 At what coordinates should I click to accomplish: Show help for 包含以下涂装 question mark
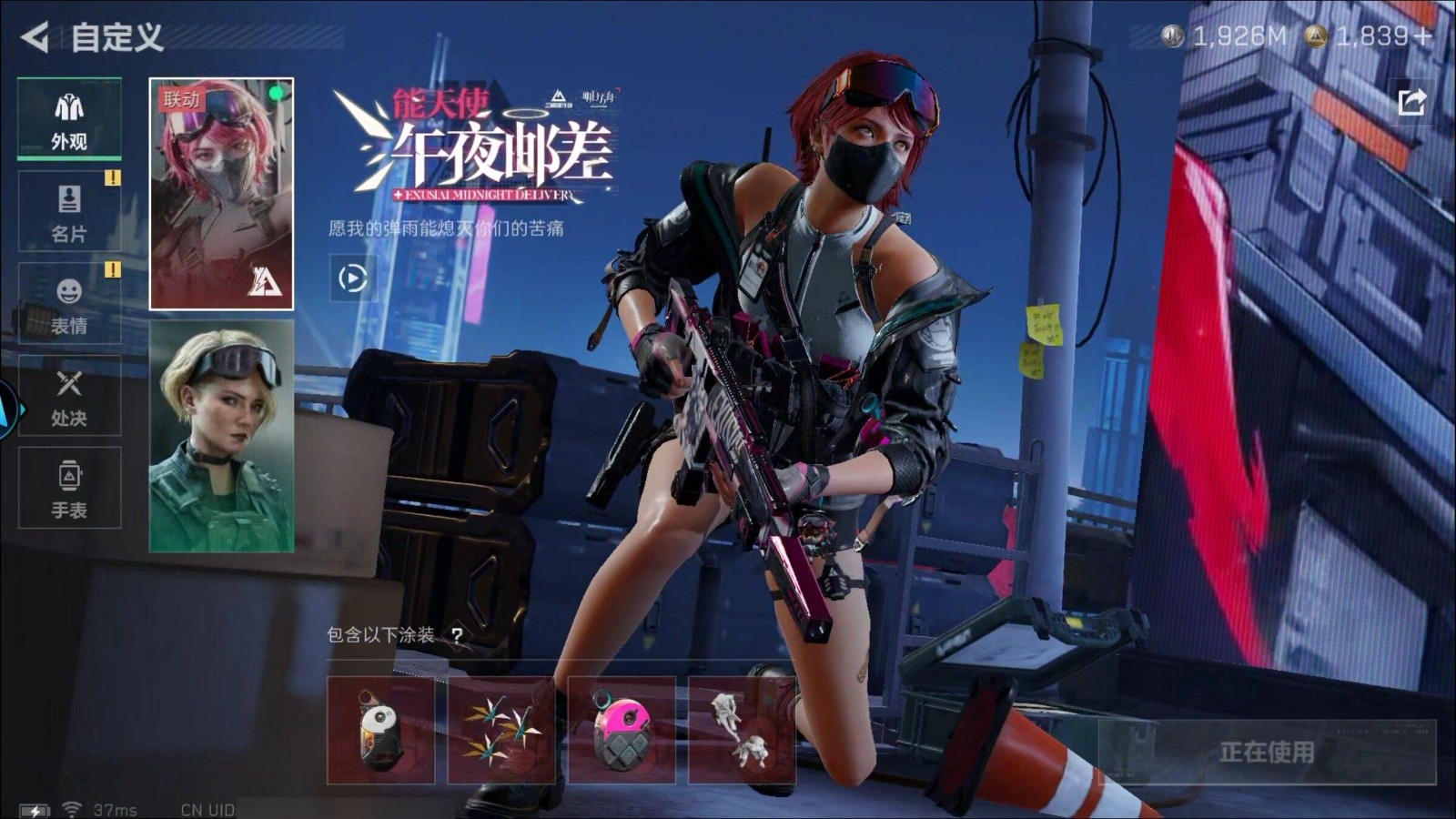click(x=457, y=635)
